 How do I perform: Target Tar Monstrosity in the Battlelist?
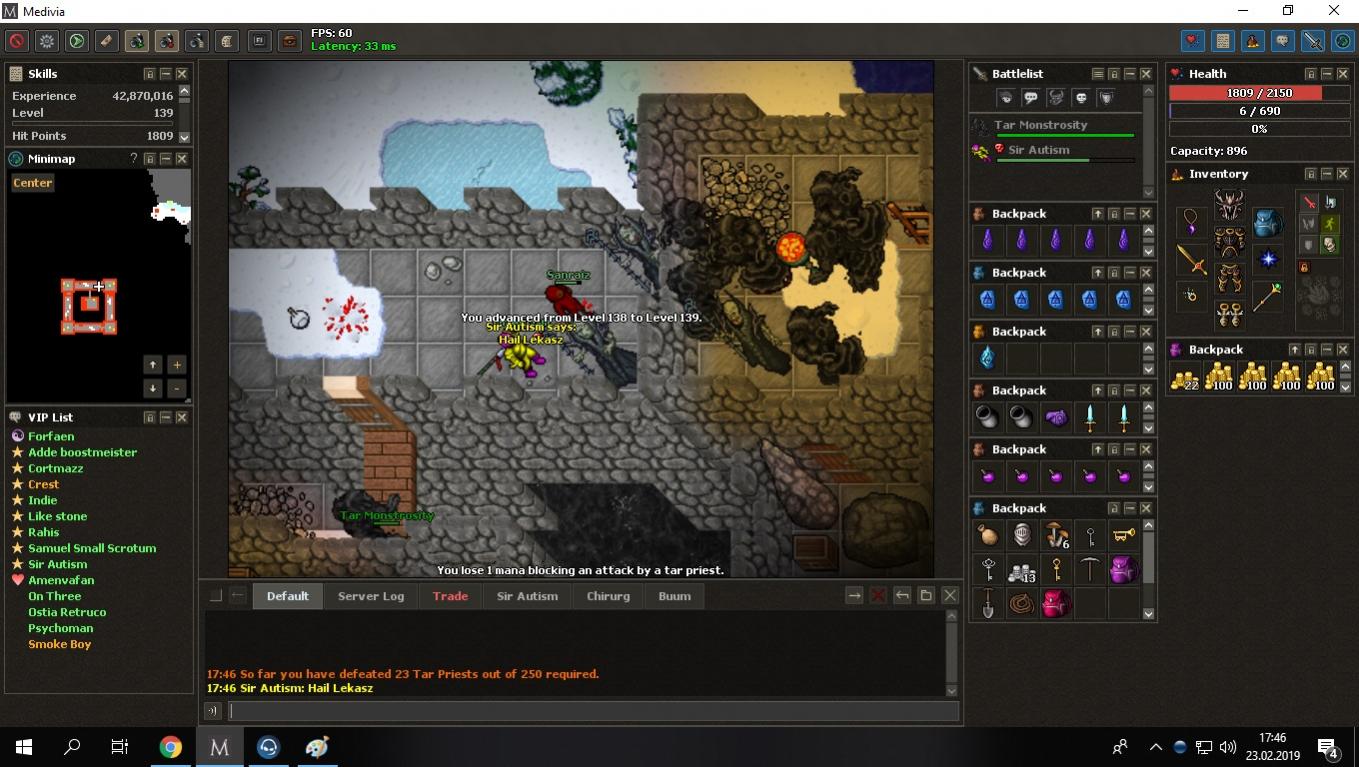[1040, 125]
